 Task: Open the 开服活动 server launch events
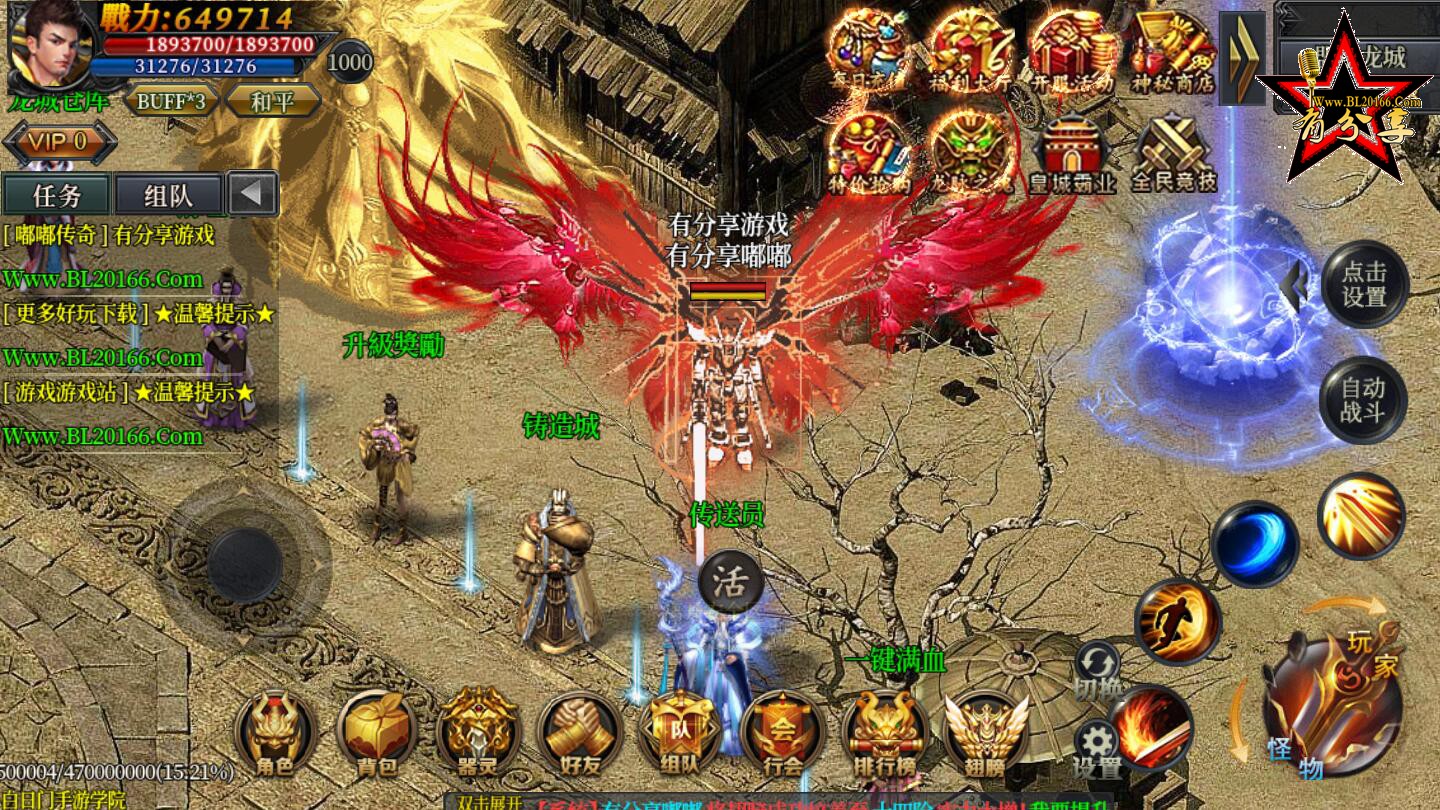[1072, 52]
